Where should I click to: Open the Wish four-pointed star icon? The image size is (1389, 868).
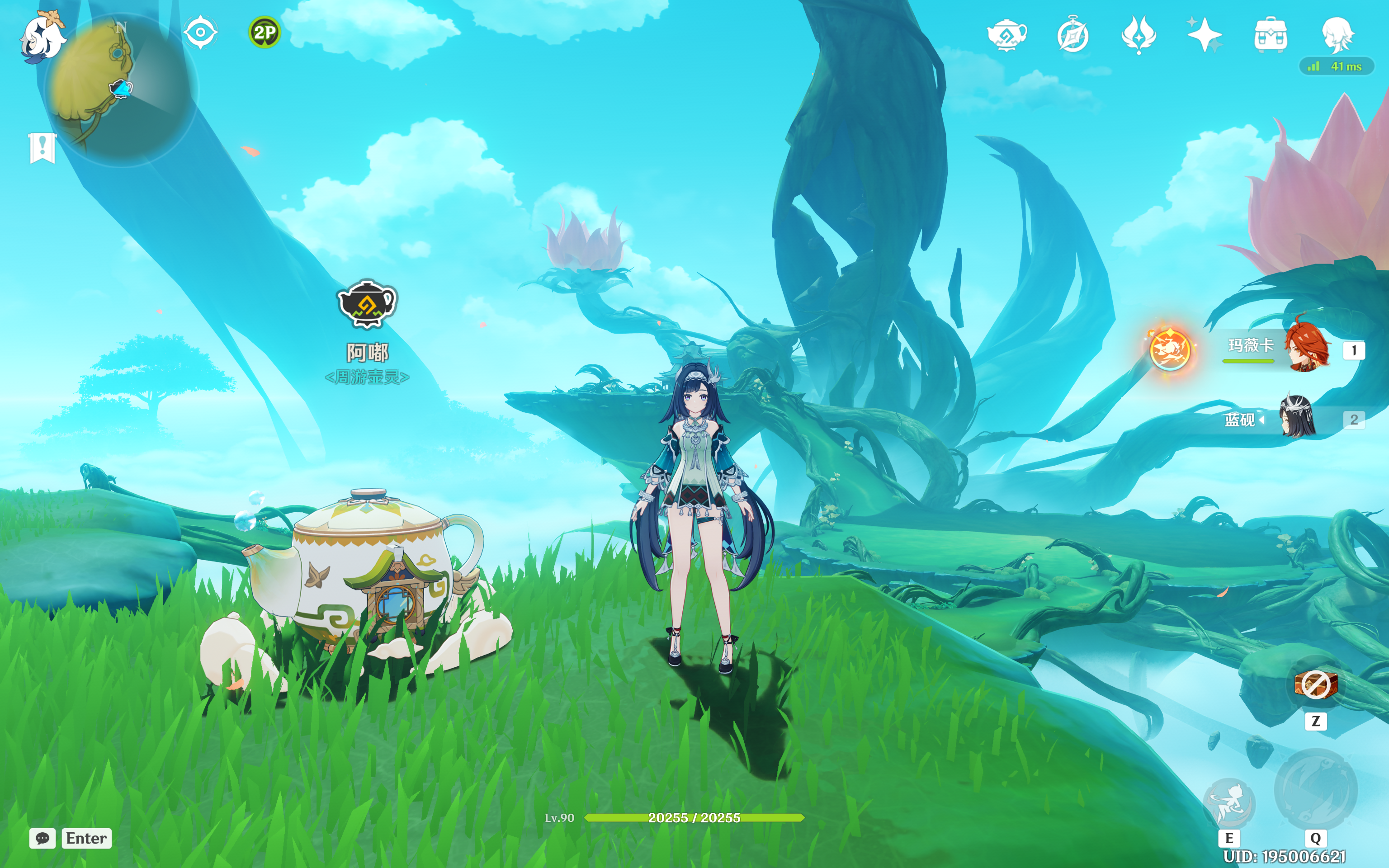click(1204, 34)
